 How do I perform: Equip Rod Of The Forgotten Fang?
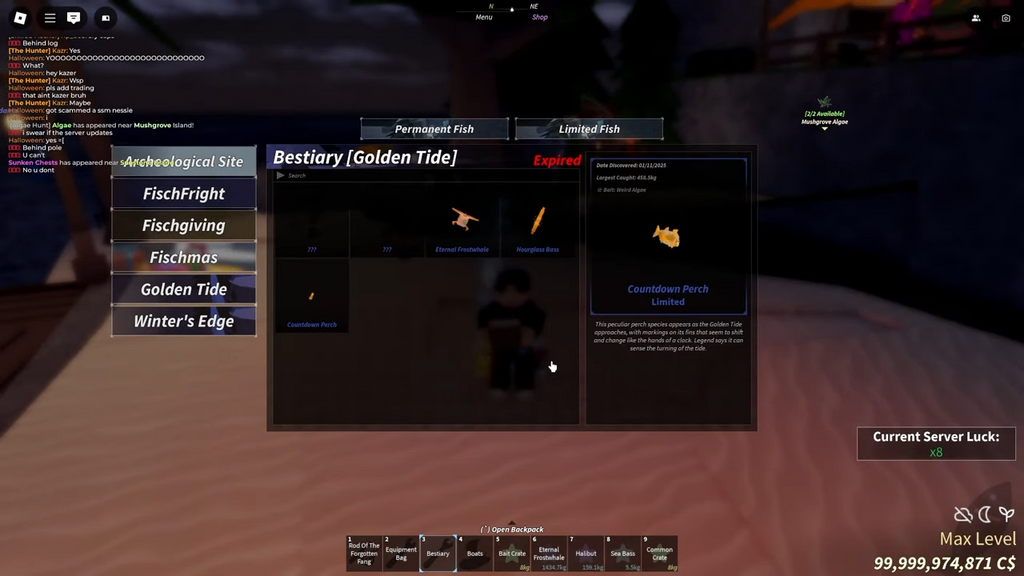tap(364, 553)
